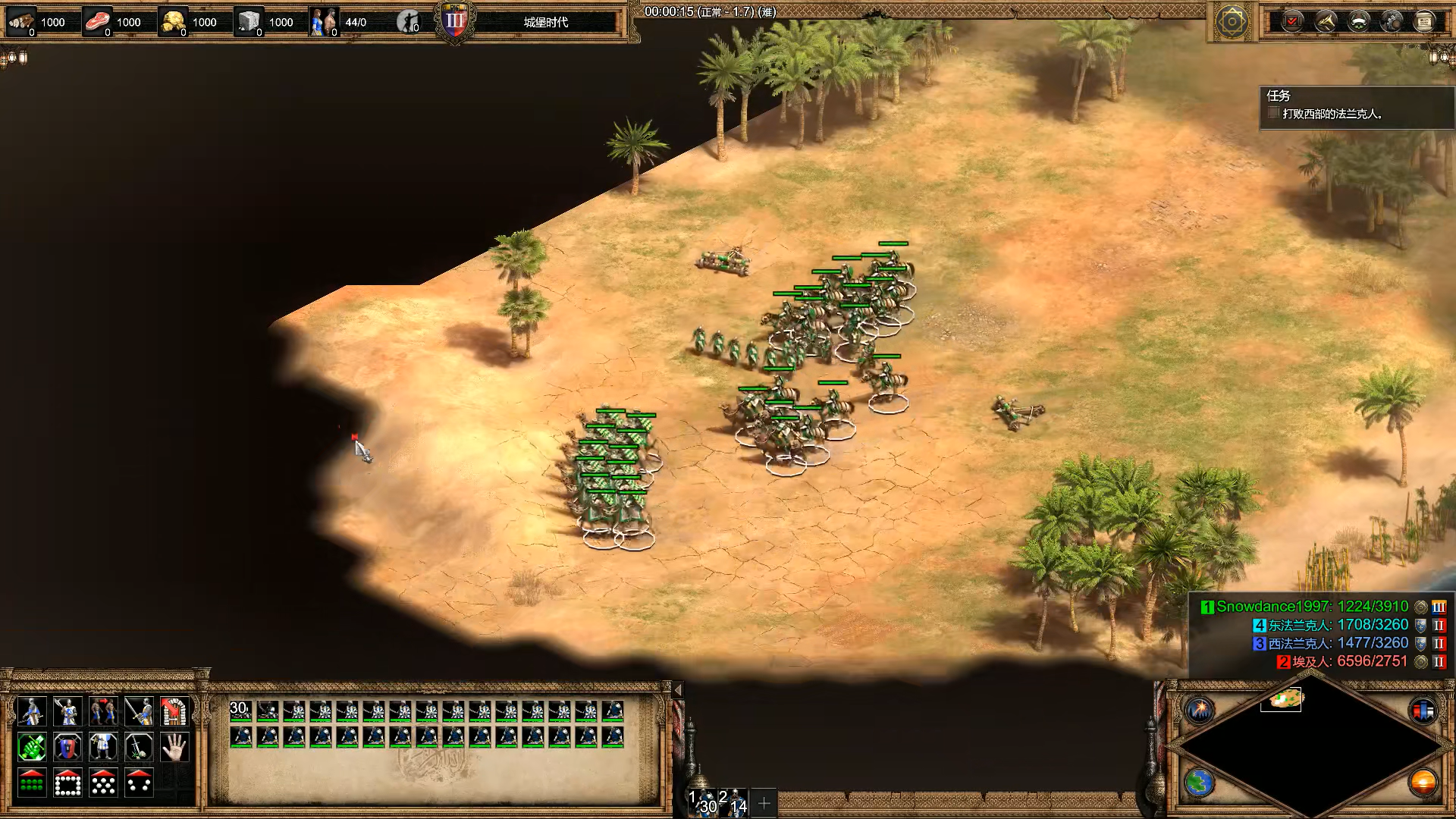Image resolution: width=1456 pixels, height=819 pixels.
Task: Activate the garrison gate arrow command
Action: (174, 711)
